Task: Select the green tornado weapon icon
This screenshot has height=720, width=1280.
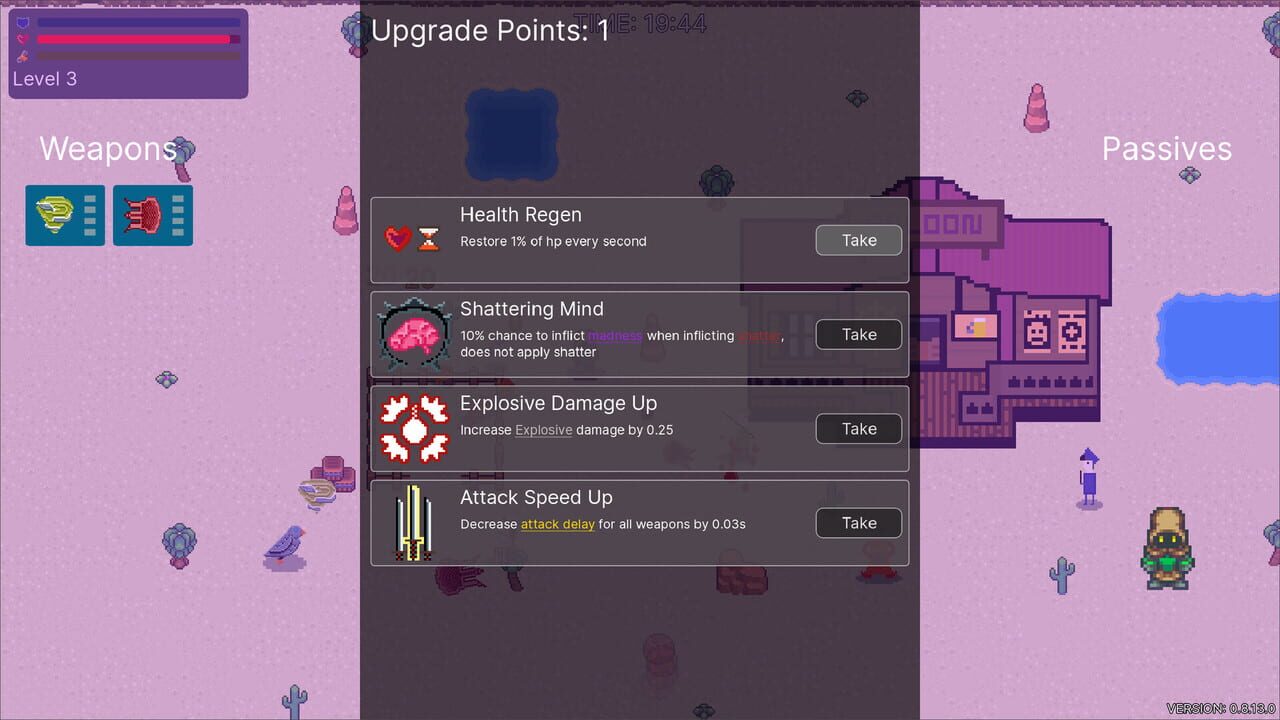Action: coord(52,214)
